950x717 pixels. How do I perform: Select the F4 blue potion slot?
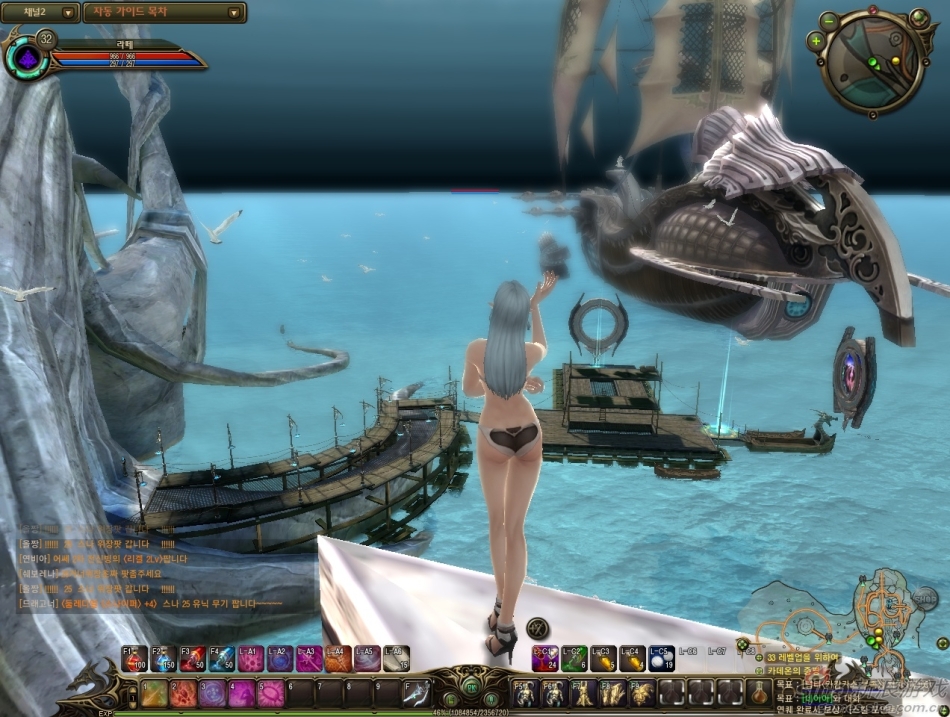point(222,658)
